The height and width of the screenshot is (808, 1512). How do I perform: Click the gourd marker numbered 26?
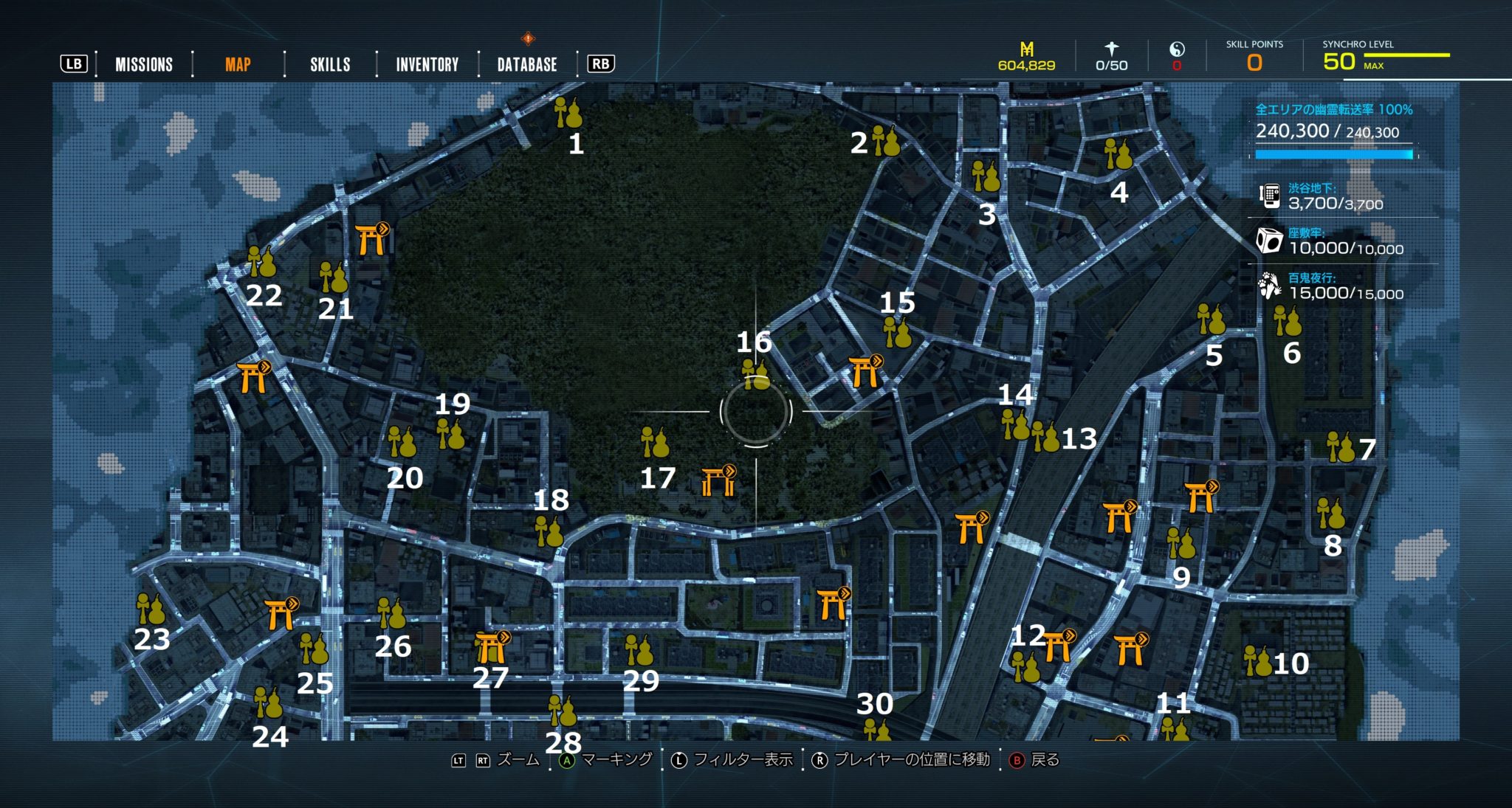[x=391, y=613]
